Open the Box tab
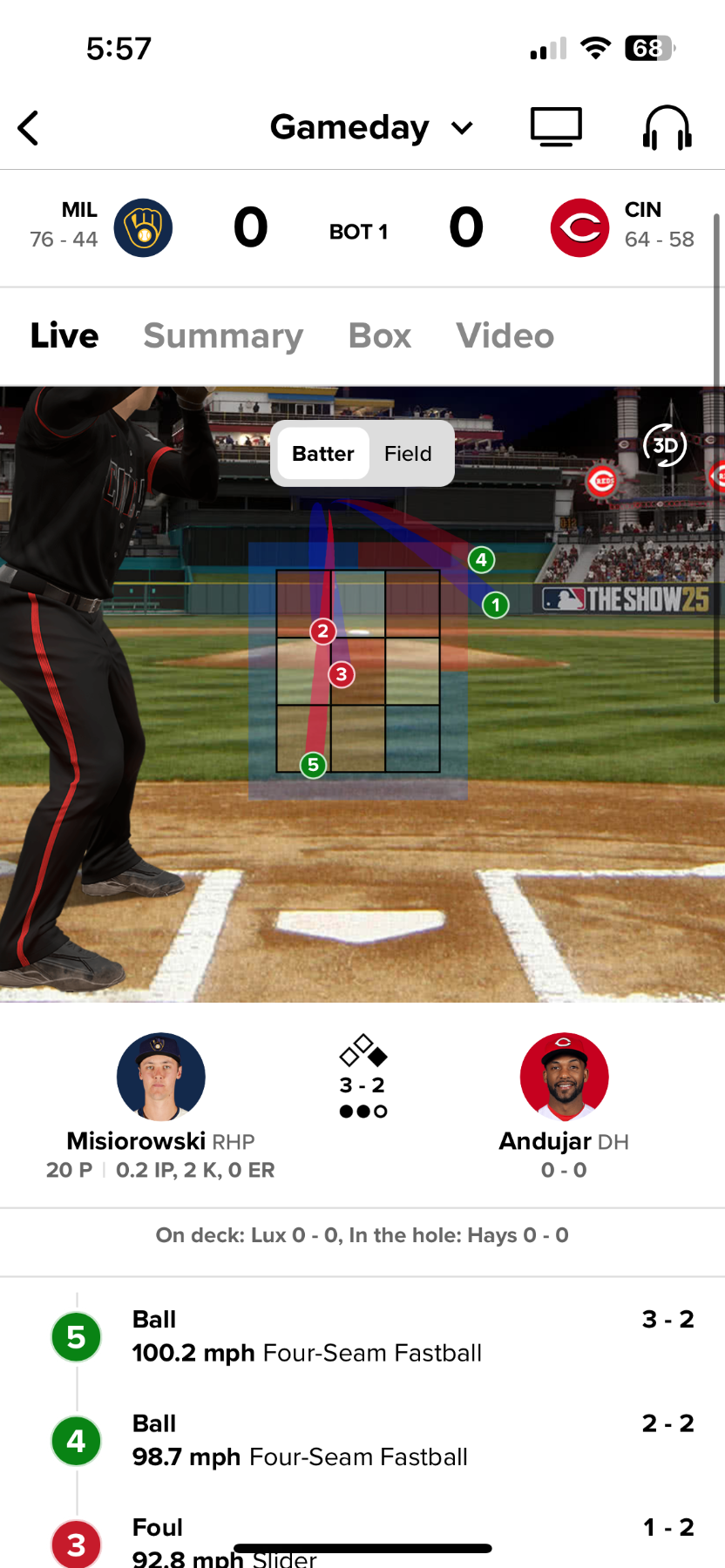The height and width of the screenshot is (1568, 725). [x=380, y=336]
